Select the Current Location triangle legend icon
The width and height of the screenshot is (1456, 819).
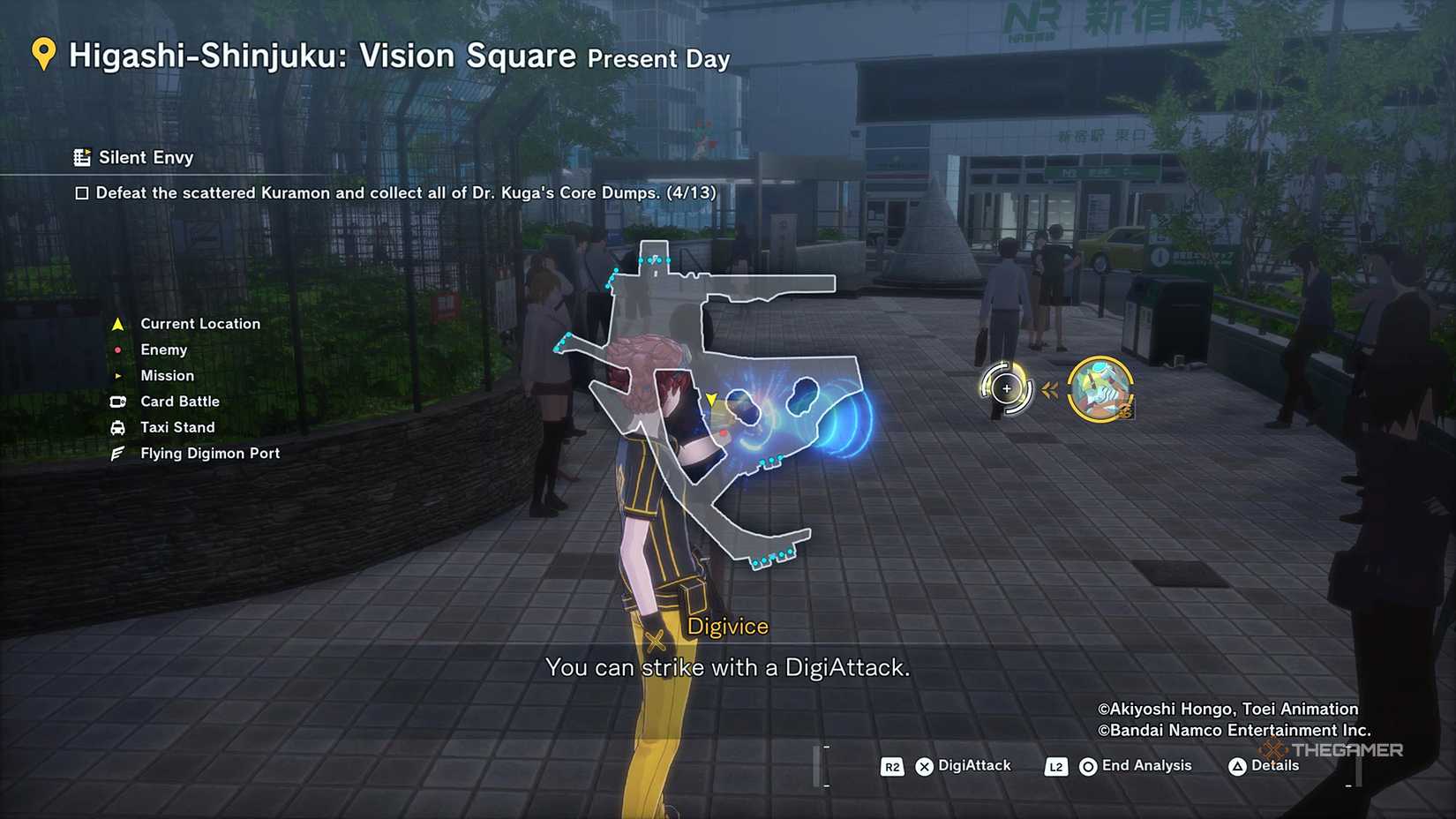point(117,323)
